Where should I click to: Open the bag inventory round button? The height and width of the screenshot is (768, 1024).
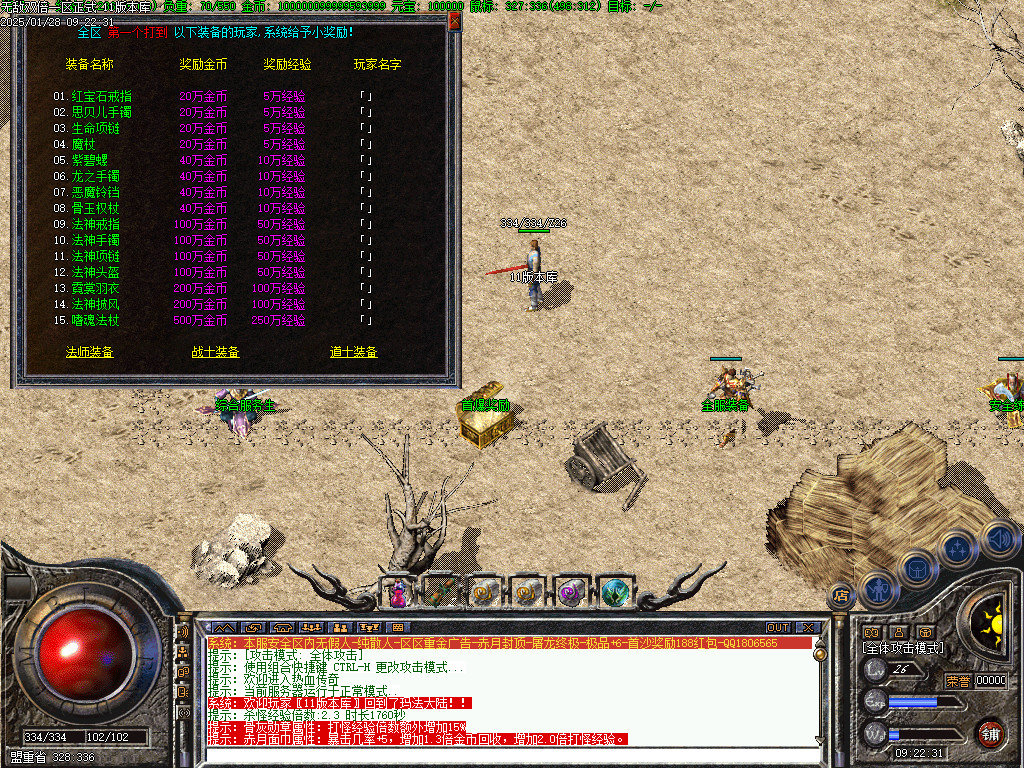[x=916, y=568]
